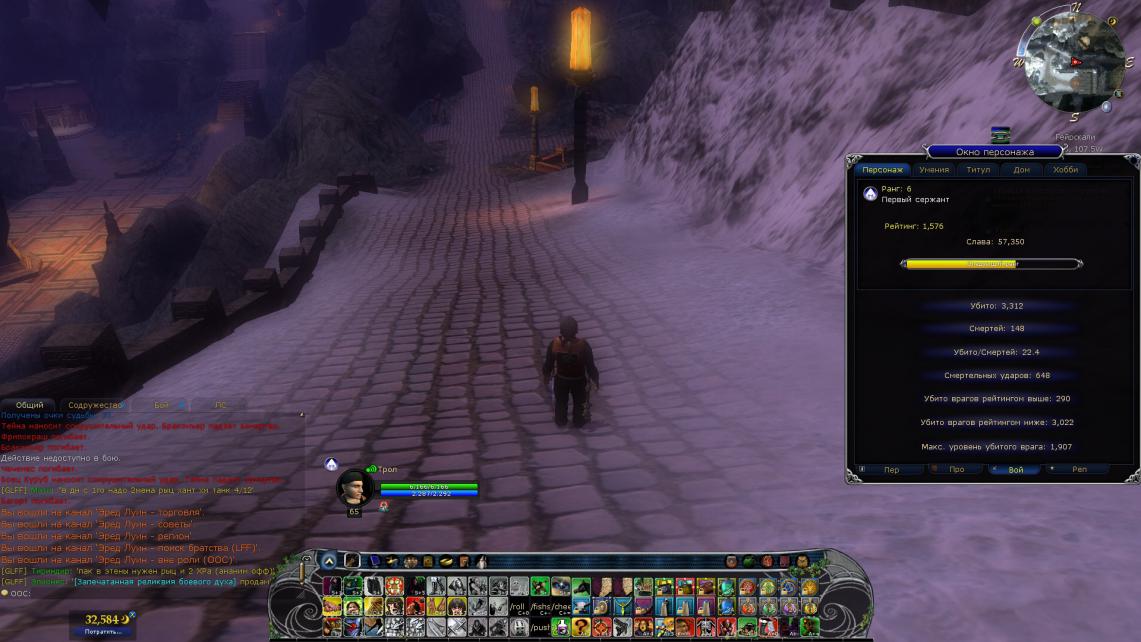The height and width of the screenshot is (642, 1141).
Task: Open the Пер bottom tab
Action: (890, 469)
